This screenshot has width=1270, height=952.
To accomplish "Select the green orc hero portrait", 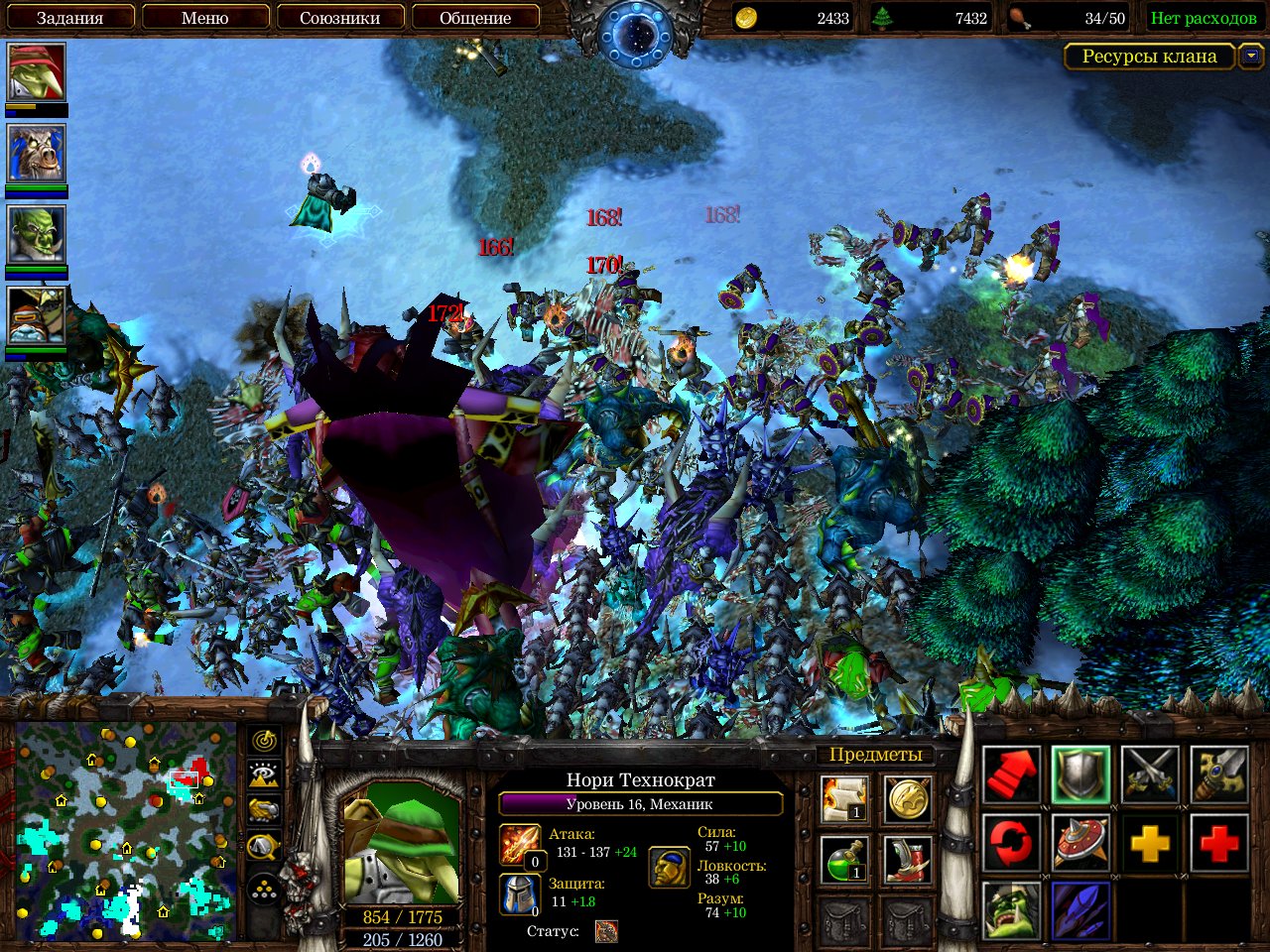I will pos(37,234).
